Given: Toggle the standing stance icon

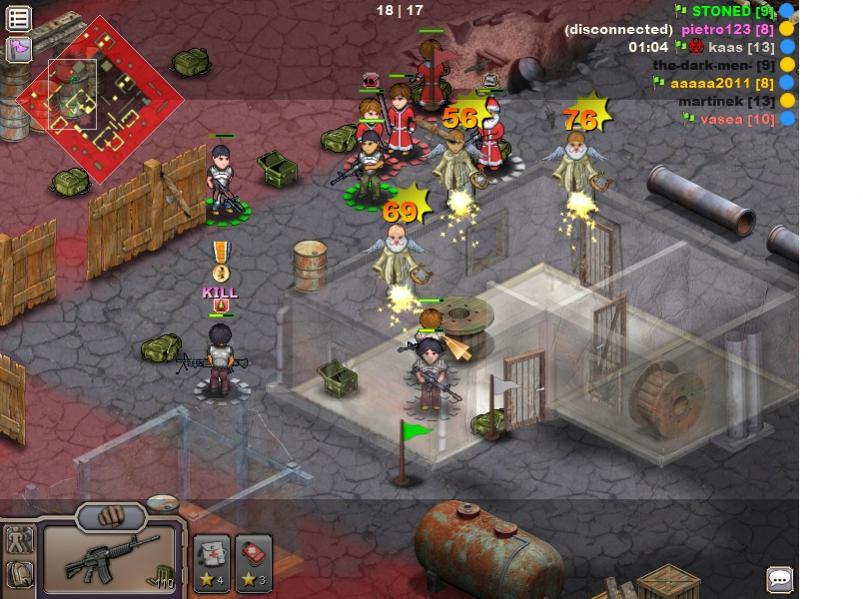Looking at the screenshot, I should 19,540.
